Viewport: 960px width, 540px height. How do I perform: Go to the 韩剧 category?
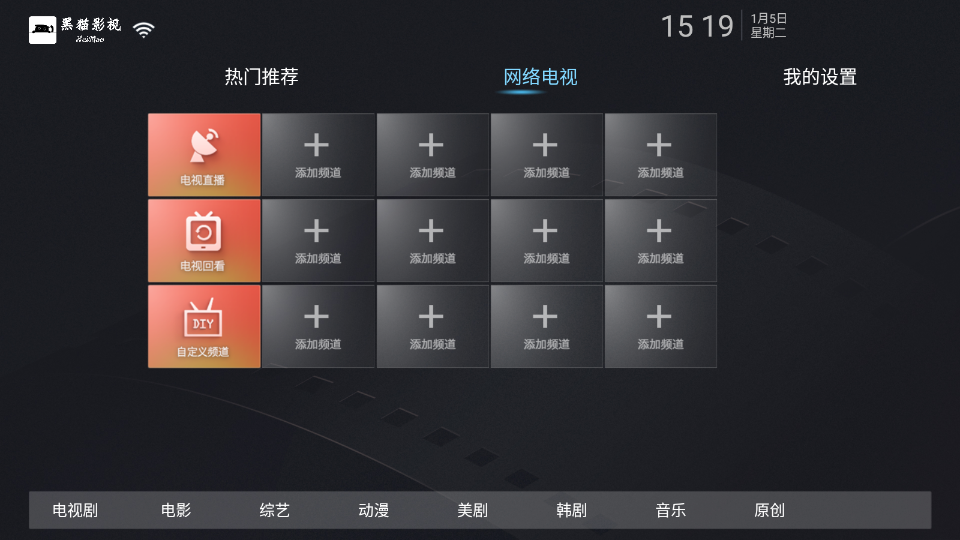pyautogui.click(x=571, y=510)
